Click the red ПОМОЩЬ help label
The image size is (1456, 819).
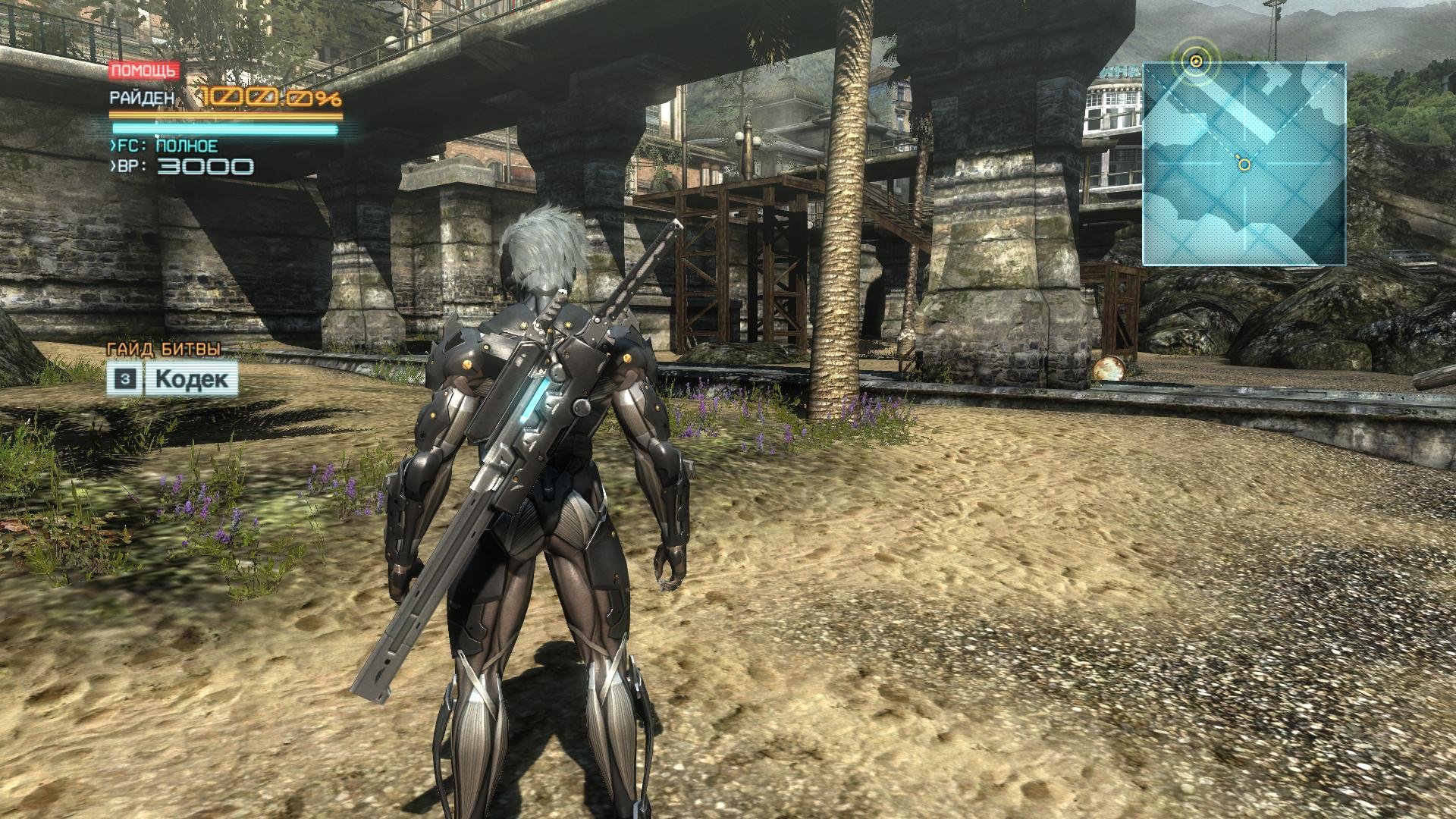click(144, 71)
